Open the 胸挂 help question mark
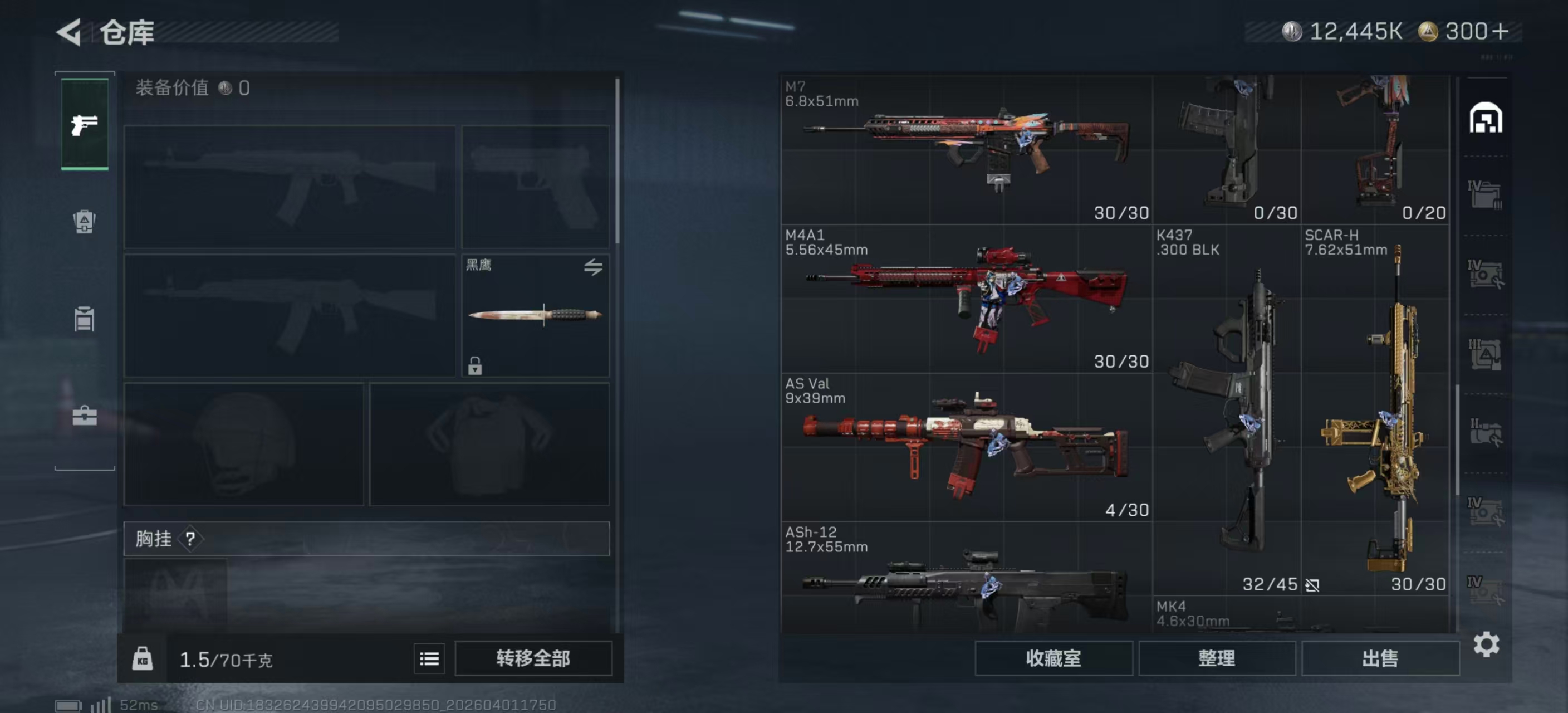 click(x=190, y=538)
